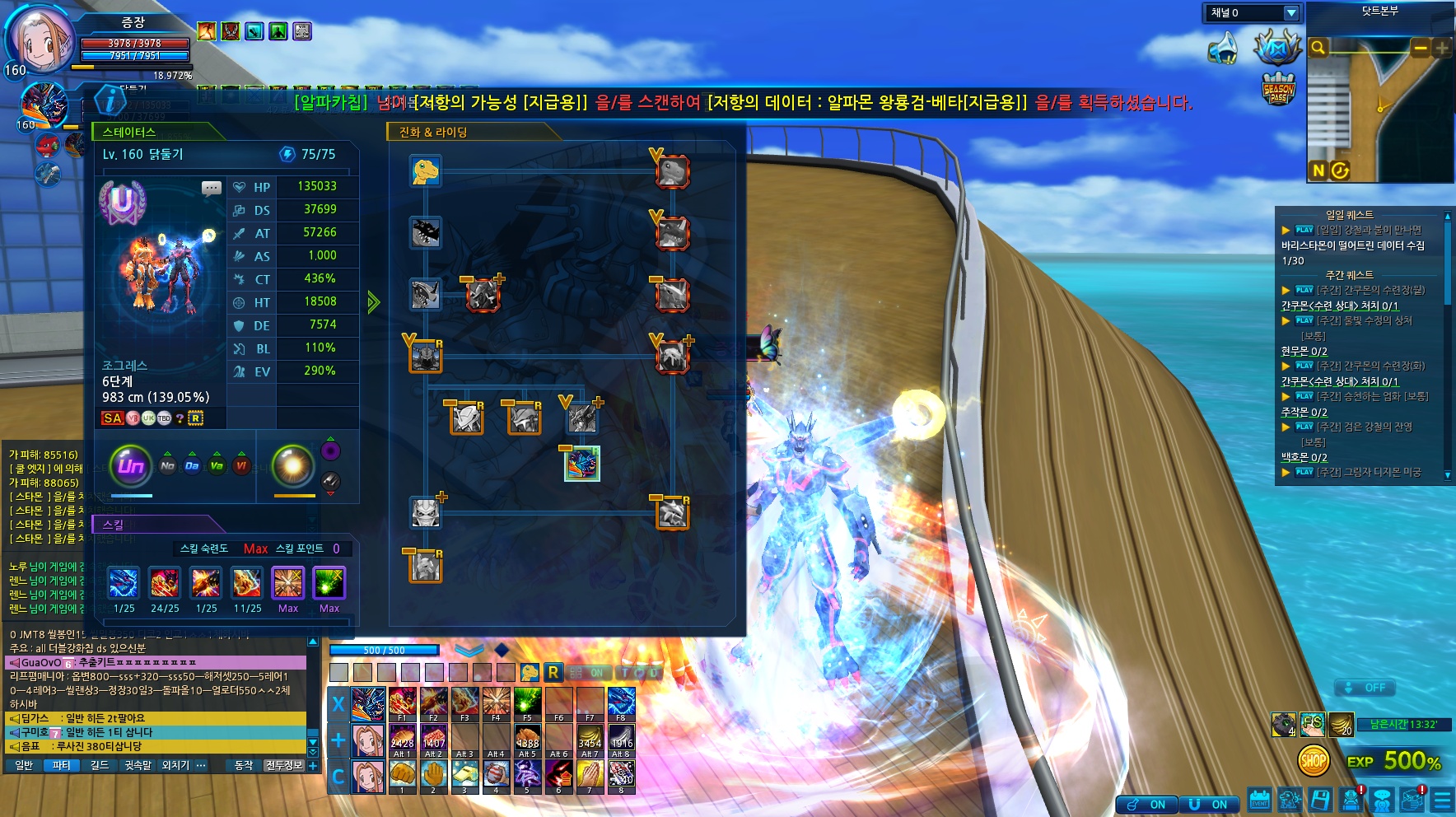Open the gold SHOP coin button
The image size is (1456, 817).
pyautogui.click(x=1313, y=761)
